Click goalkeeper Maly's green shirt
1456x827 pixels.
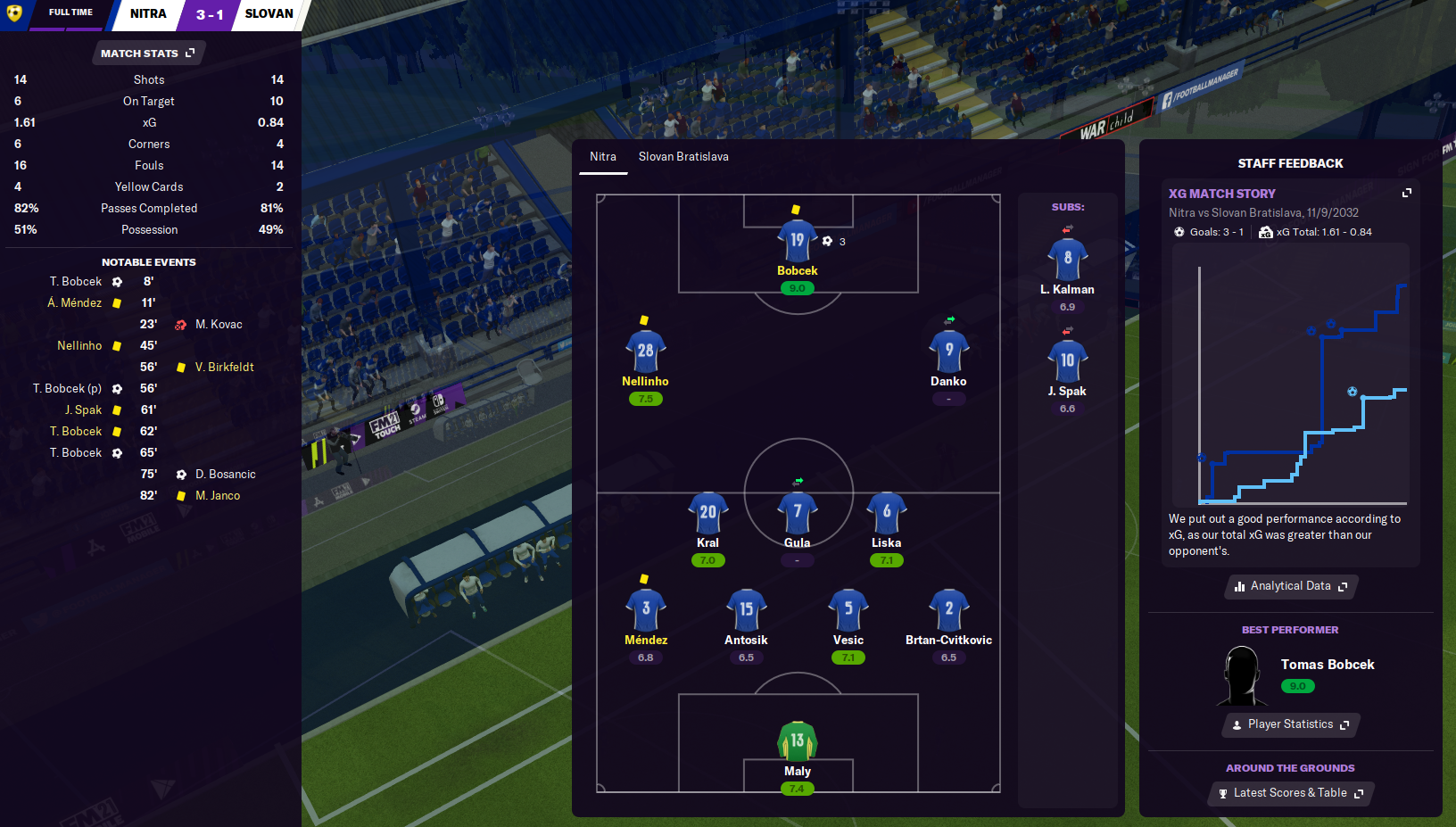(x=797, y=741)
